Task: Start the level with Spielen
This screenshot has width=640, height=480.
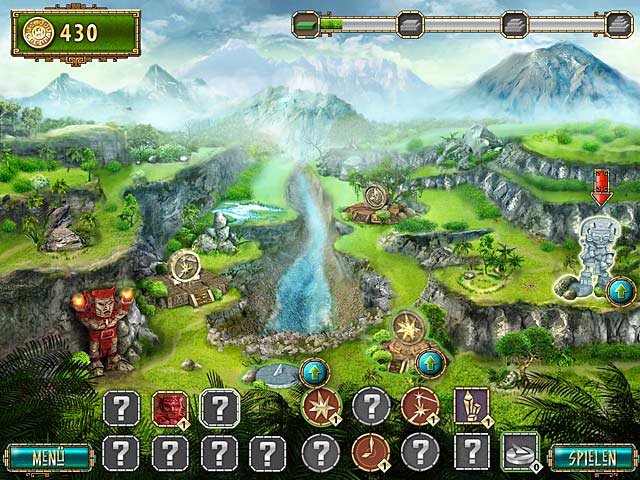Action: tap(593, 458)
